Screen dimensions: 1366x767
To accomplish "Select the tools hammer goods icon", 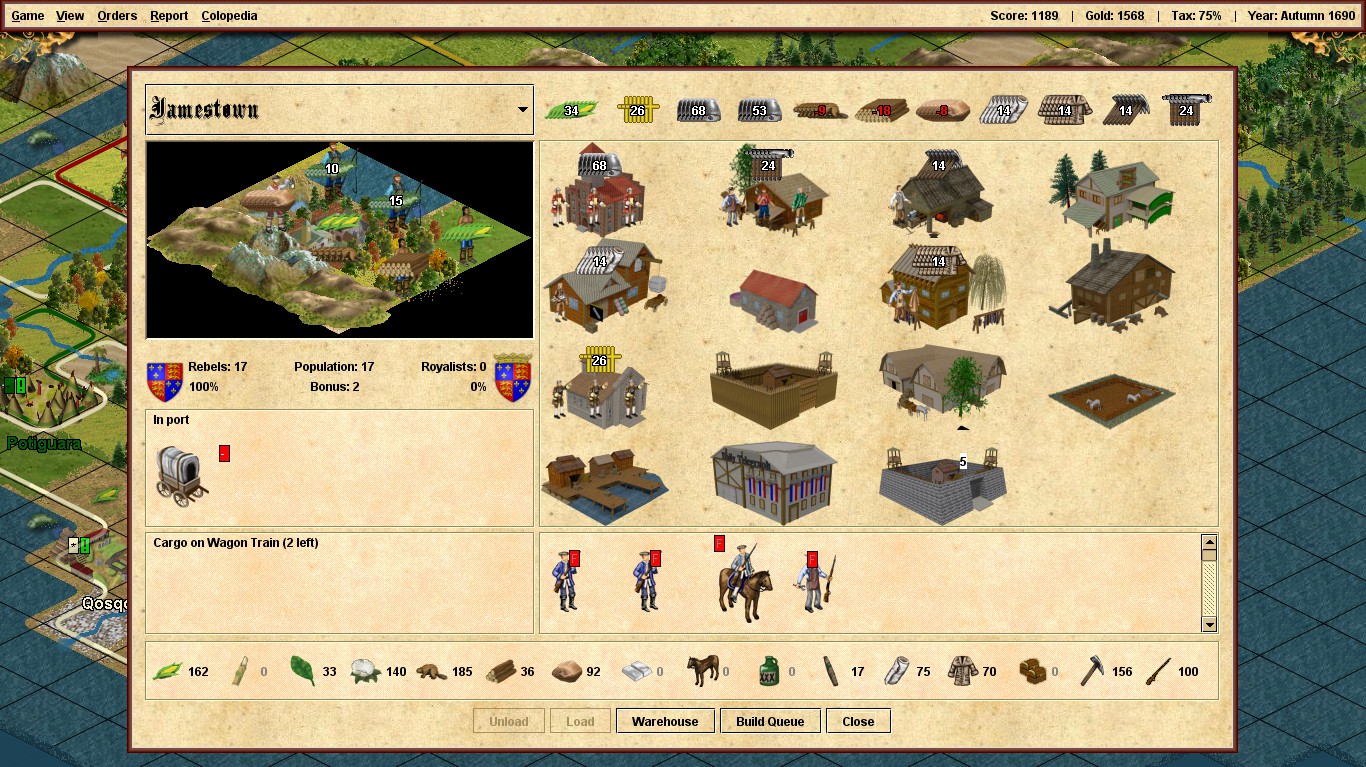I will pos(1092,671).
